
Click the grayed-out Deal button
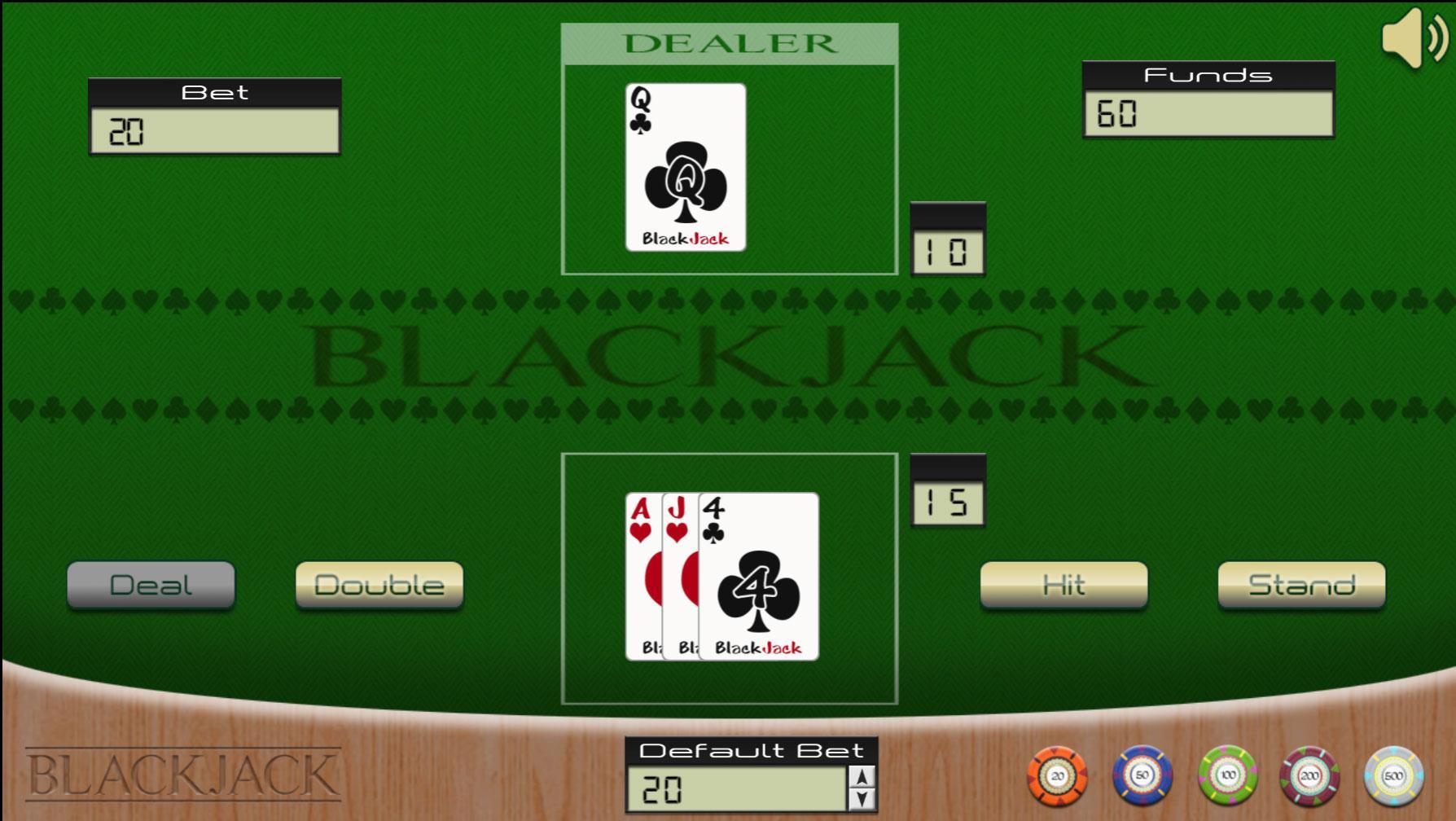click(x=151, y=585)
